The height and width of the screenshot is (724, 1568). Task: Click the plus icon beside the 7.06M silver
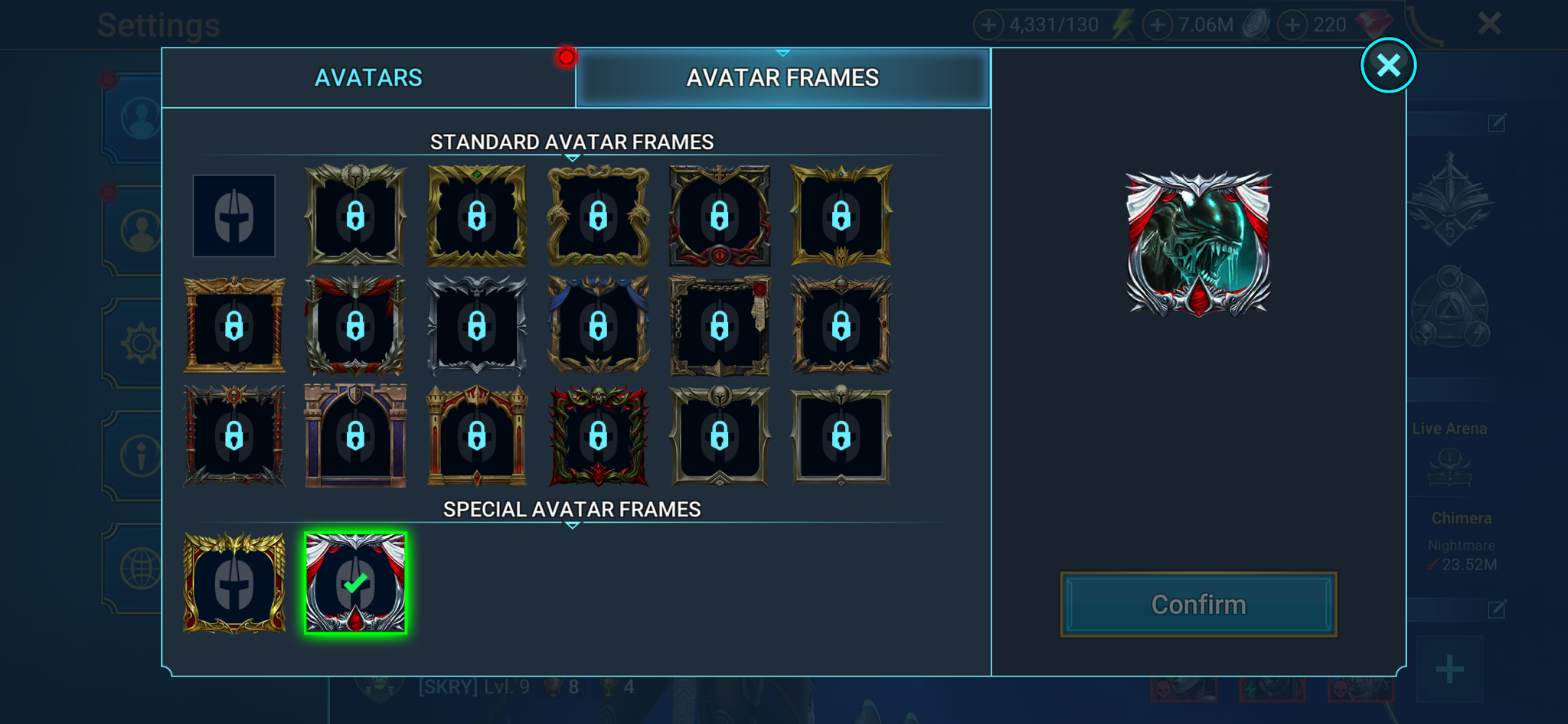point(1158,24)
